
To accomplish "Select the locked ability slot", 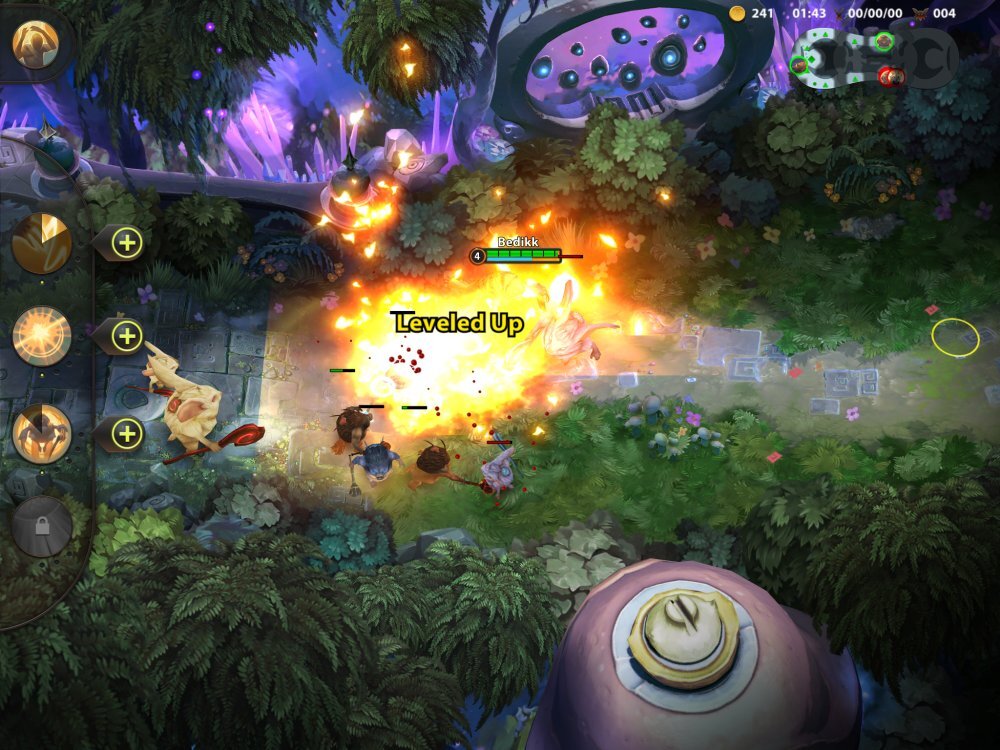I will tap(42, 526).
